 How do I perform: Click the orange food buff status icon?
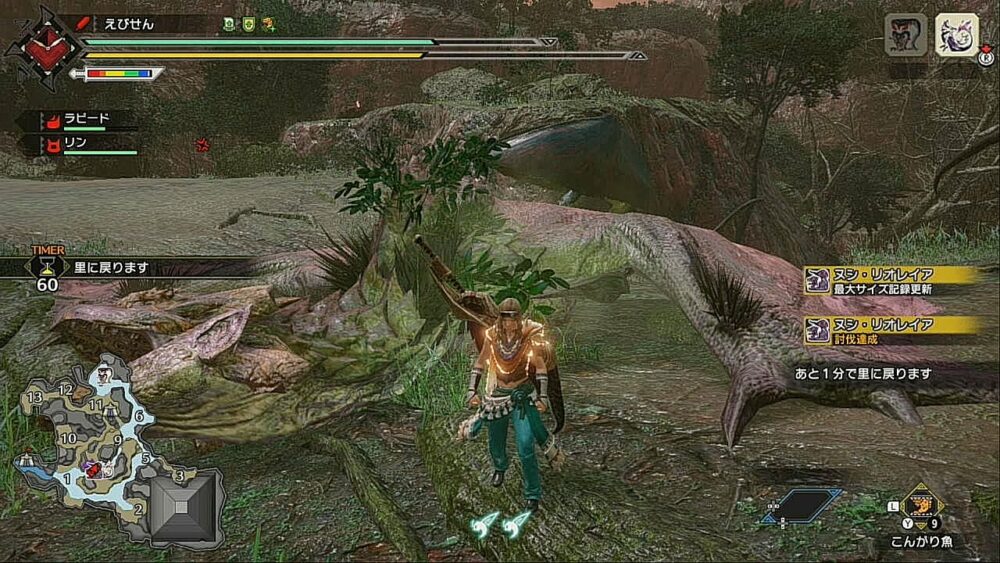269,23
